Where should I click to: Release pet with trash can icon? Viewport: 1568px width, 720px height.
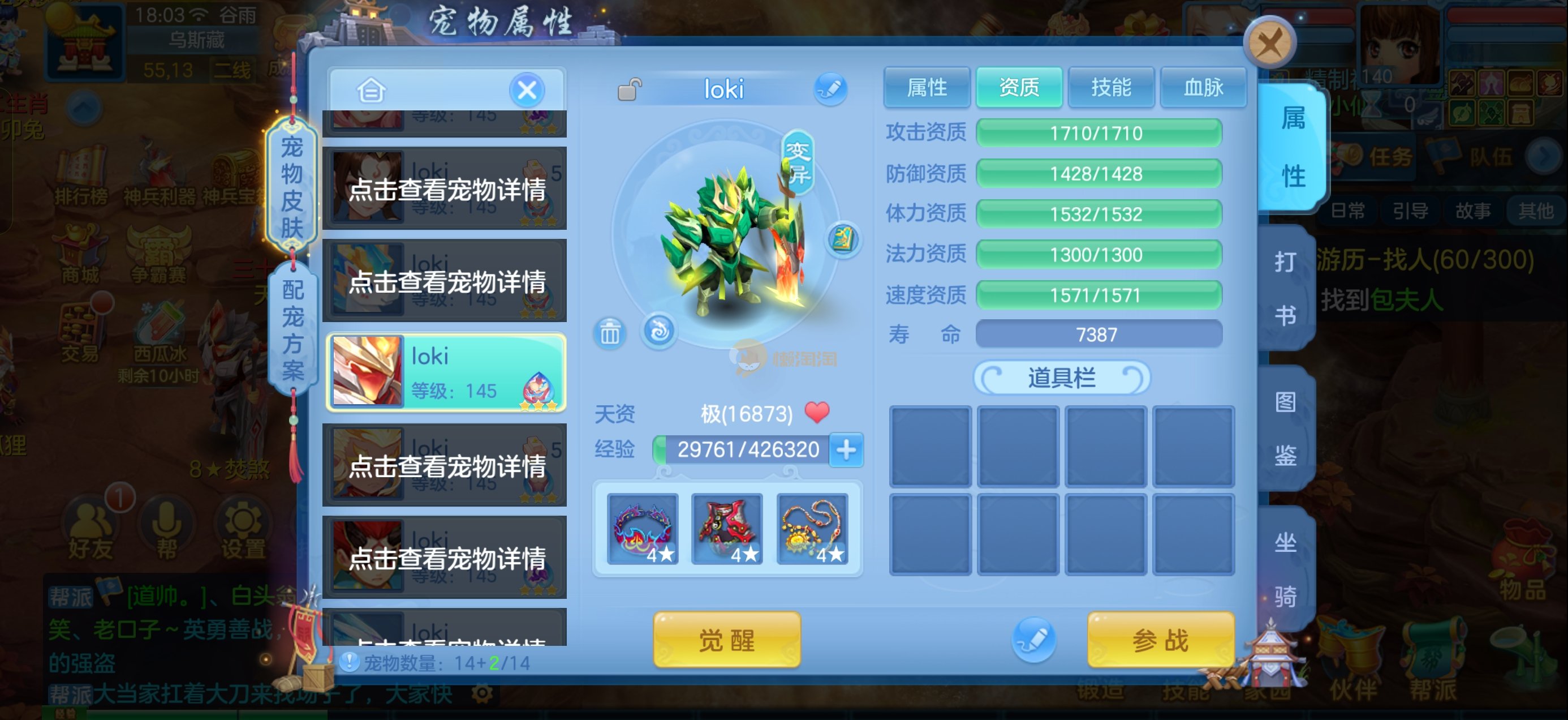pyautogui.click(x=610, y=333)
